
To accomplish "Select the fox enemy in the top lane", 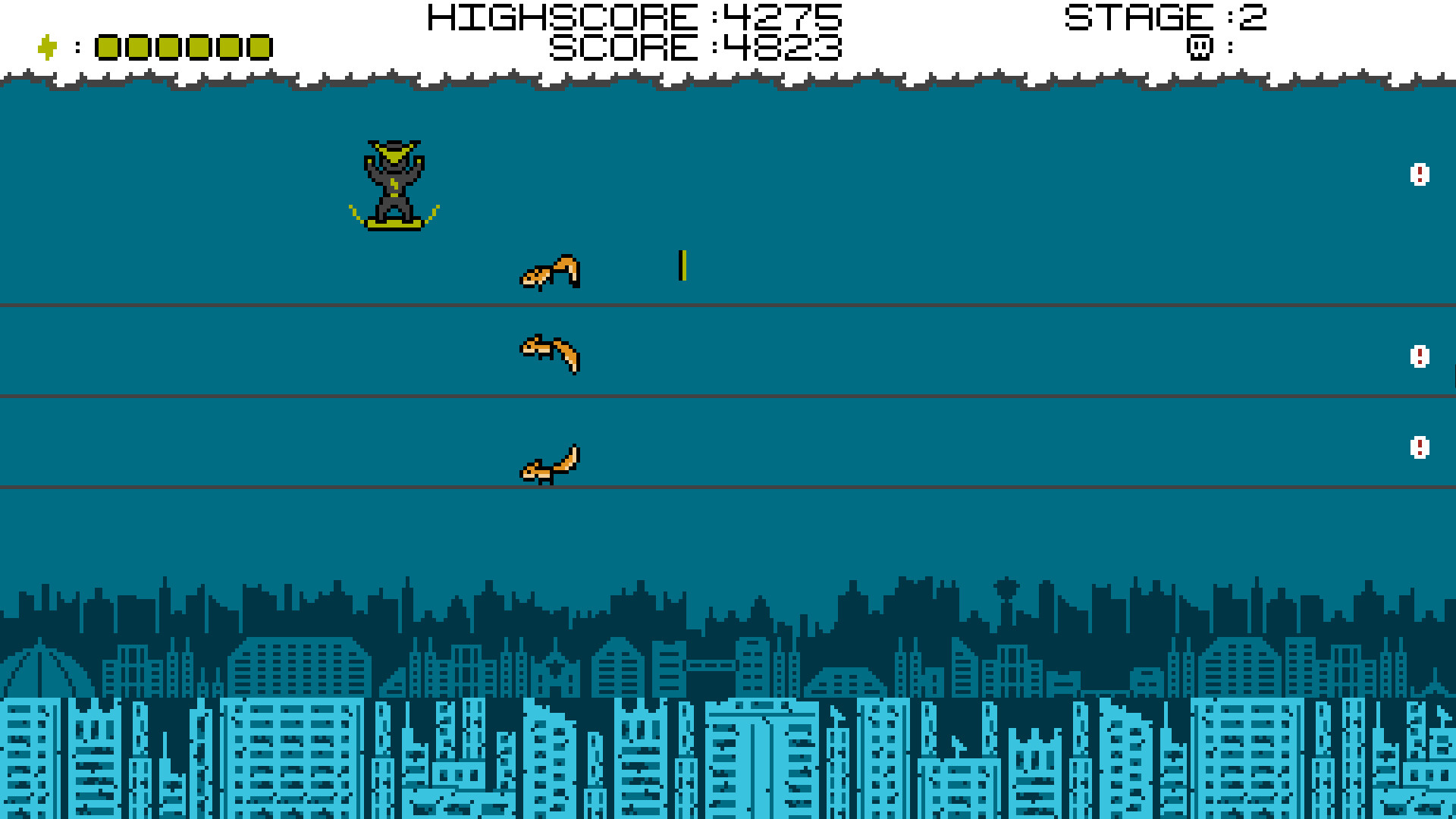I will pyautogui.click(x=550, y=273).
